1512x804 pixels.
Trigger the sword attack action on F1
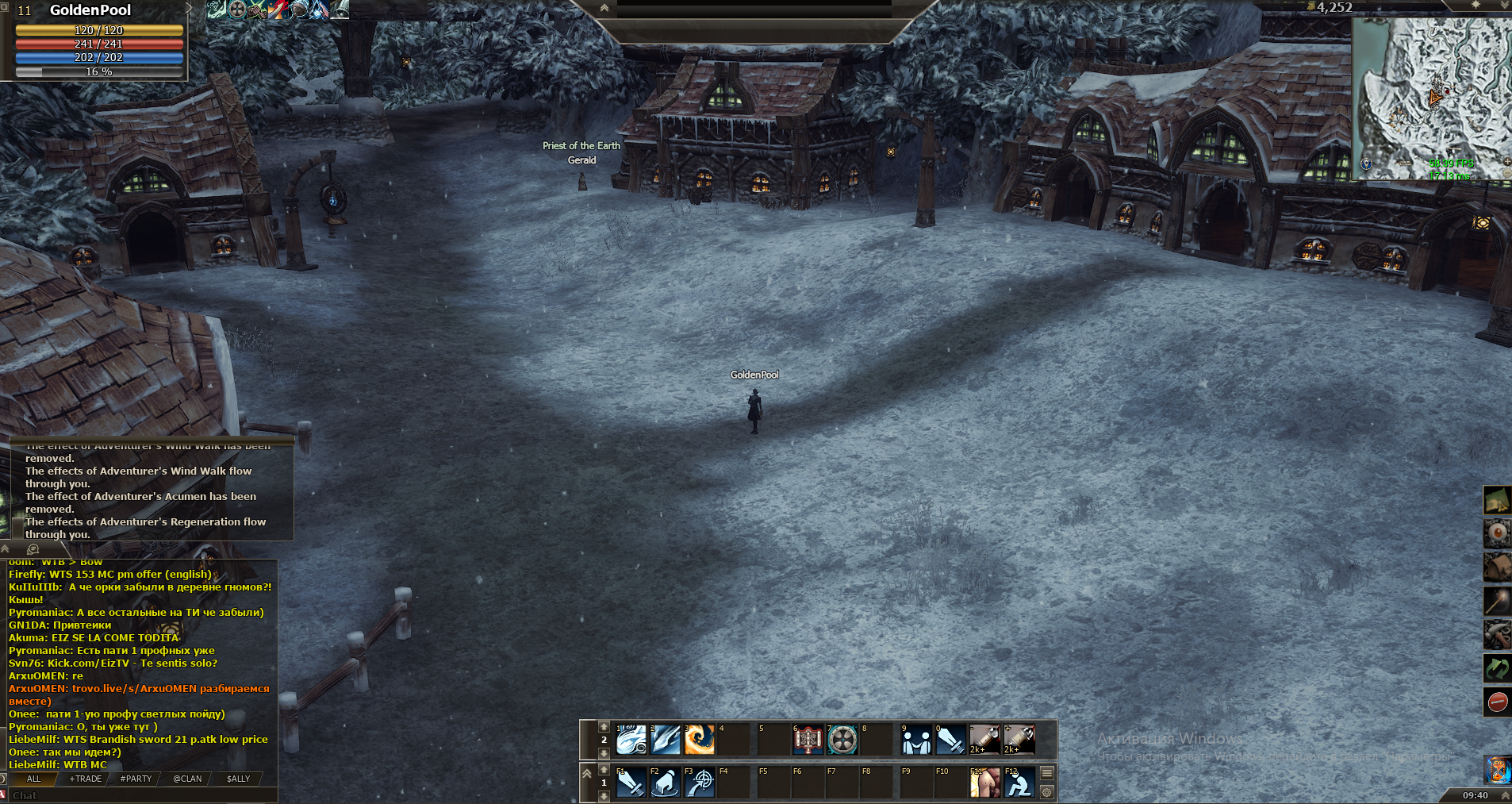click(x=631, y=783)
